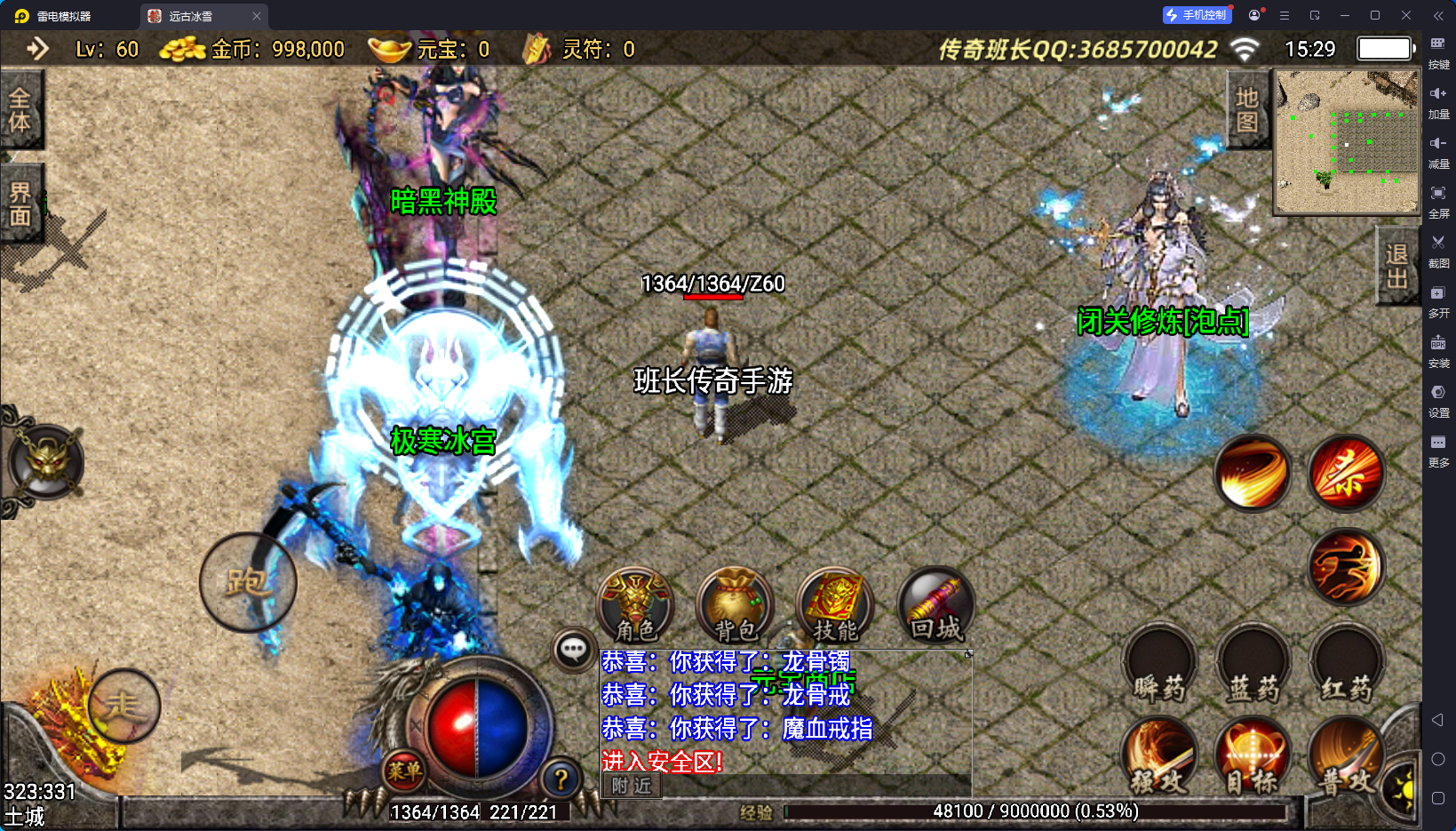Click the 地图 map button

[1247, 110]
